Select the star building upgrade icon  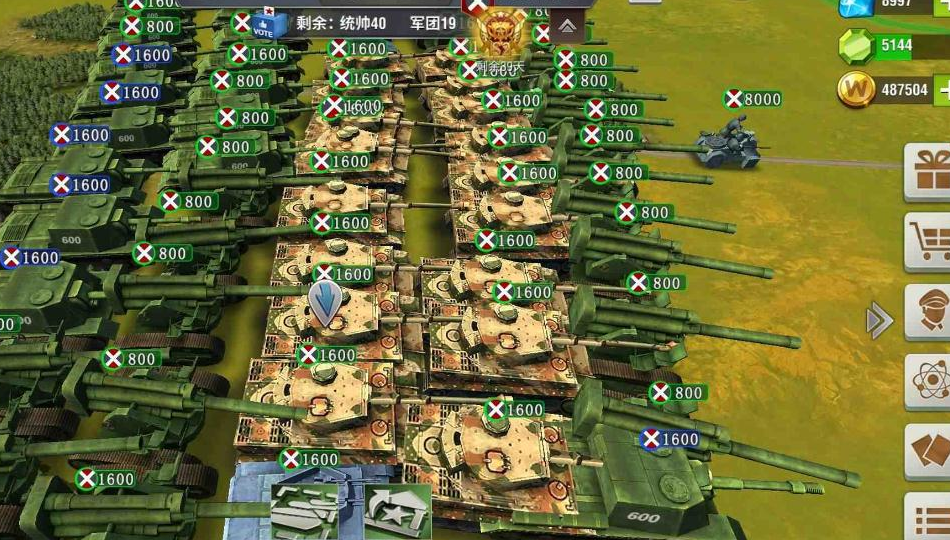click(x=396, y=511)
